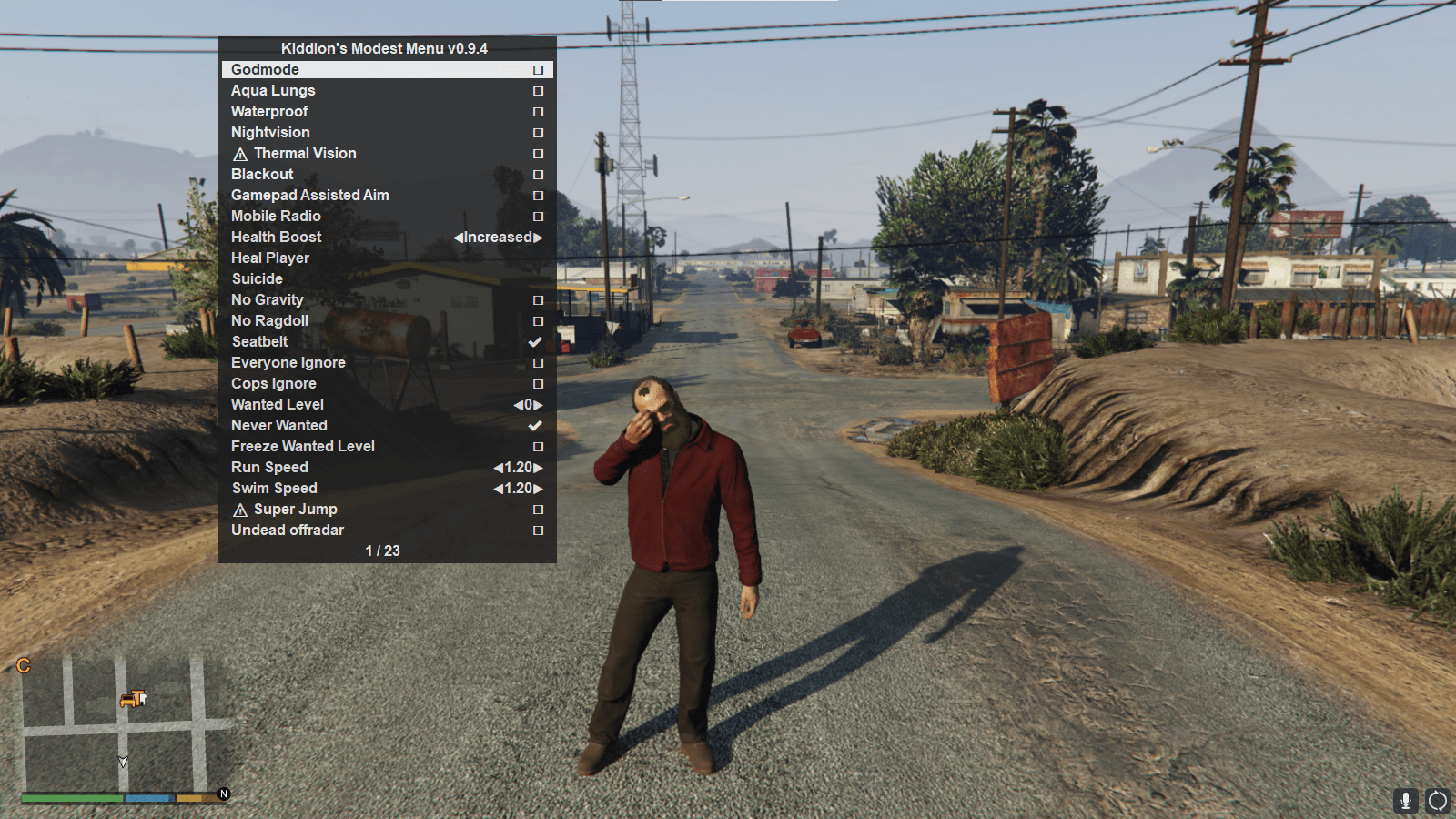
Task: Toggle Nightvision on
Action: (x=537, y=133)
